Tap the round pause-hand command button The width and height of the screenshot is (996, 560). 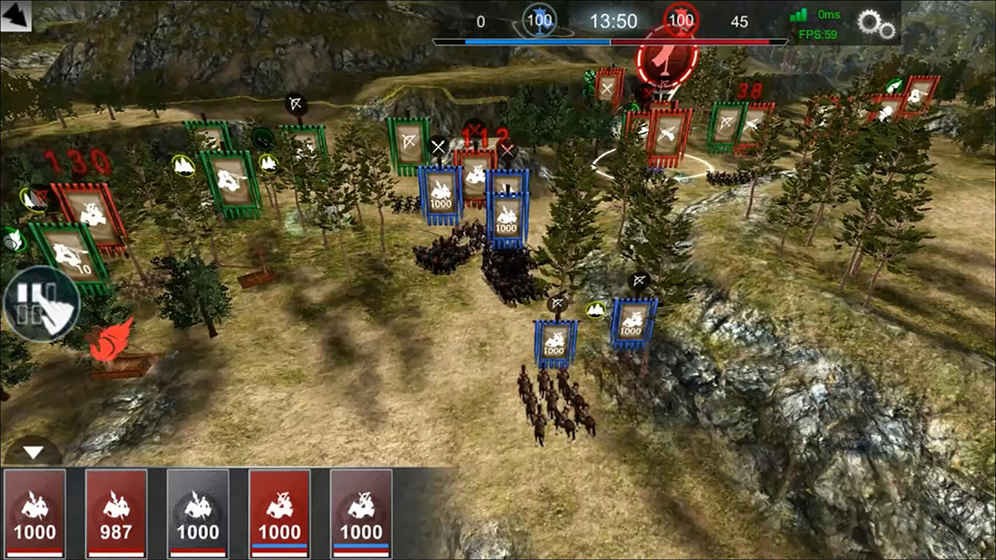[x=40, y=304]
